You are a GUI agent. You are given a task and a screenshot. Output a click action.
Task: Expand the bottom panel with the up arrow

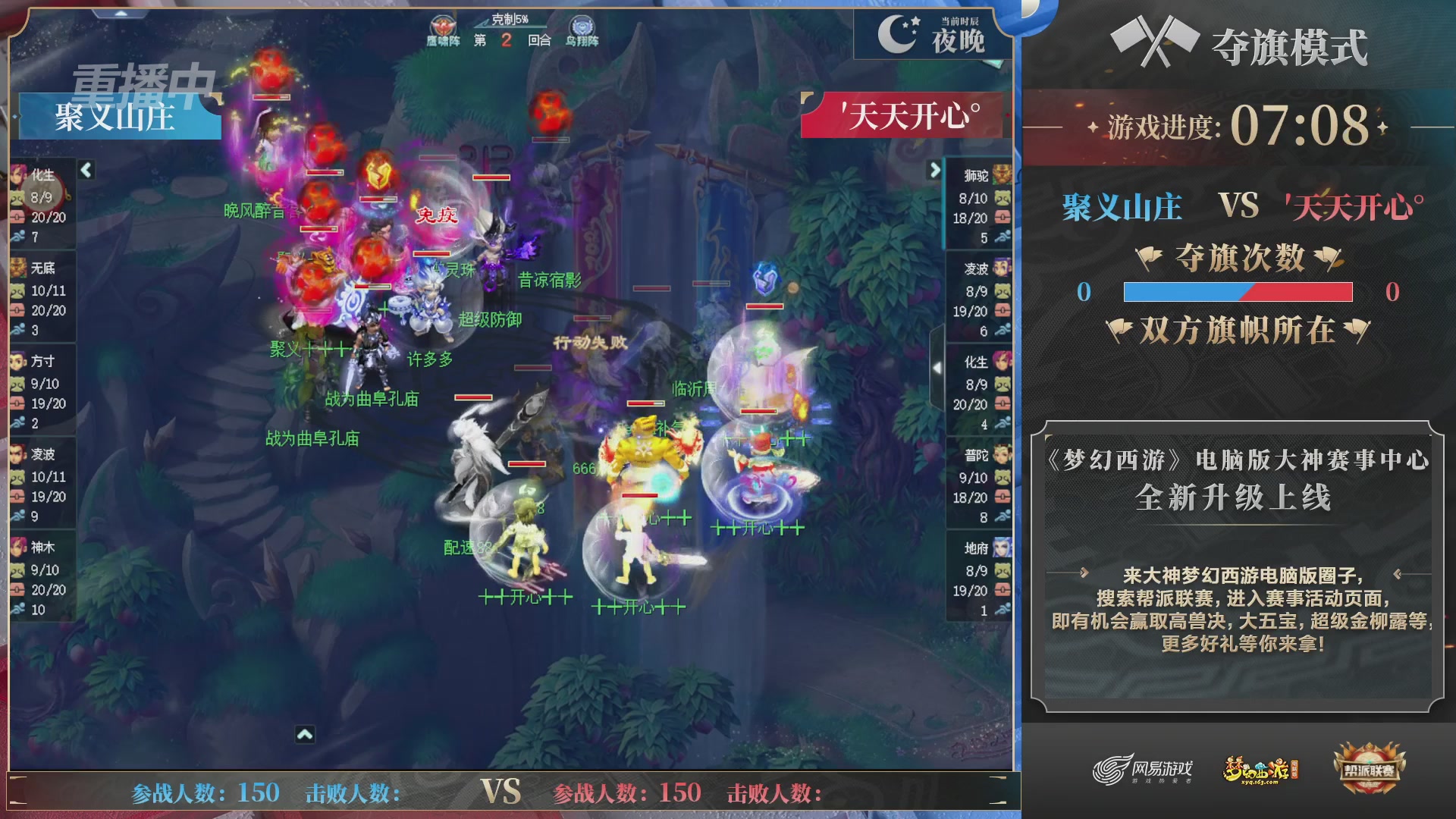pyautogui.click(x=306, y=733)
